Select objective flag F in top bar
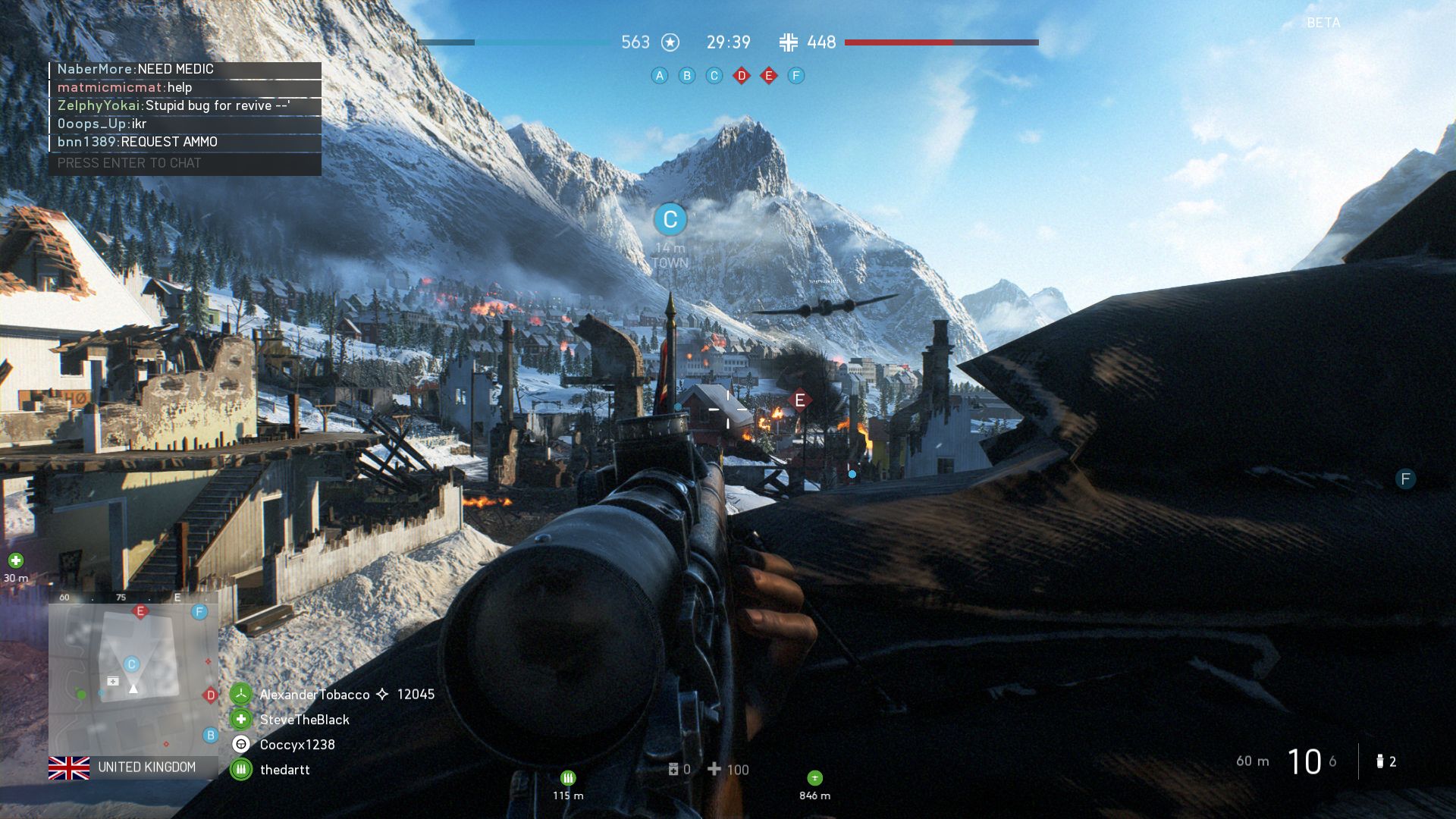This screenshot has height=819, width=1456. 795,76
